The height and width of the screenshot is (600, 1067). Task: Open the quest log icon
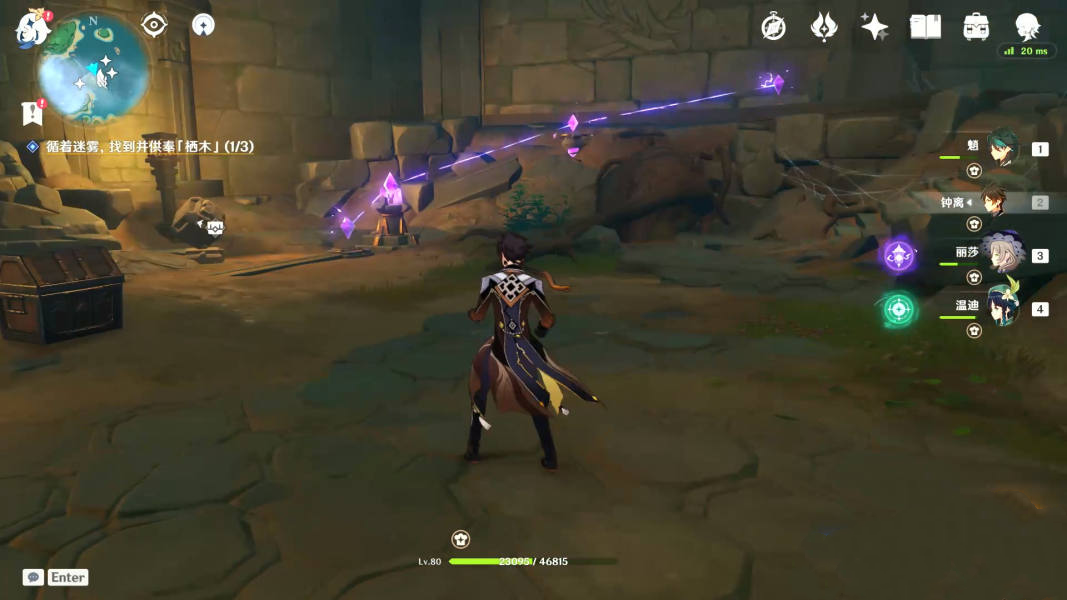[x=32, y=112]
